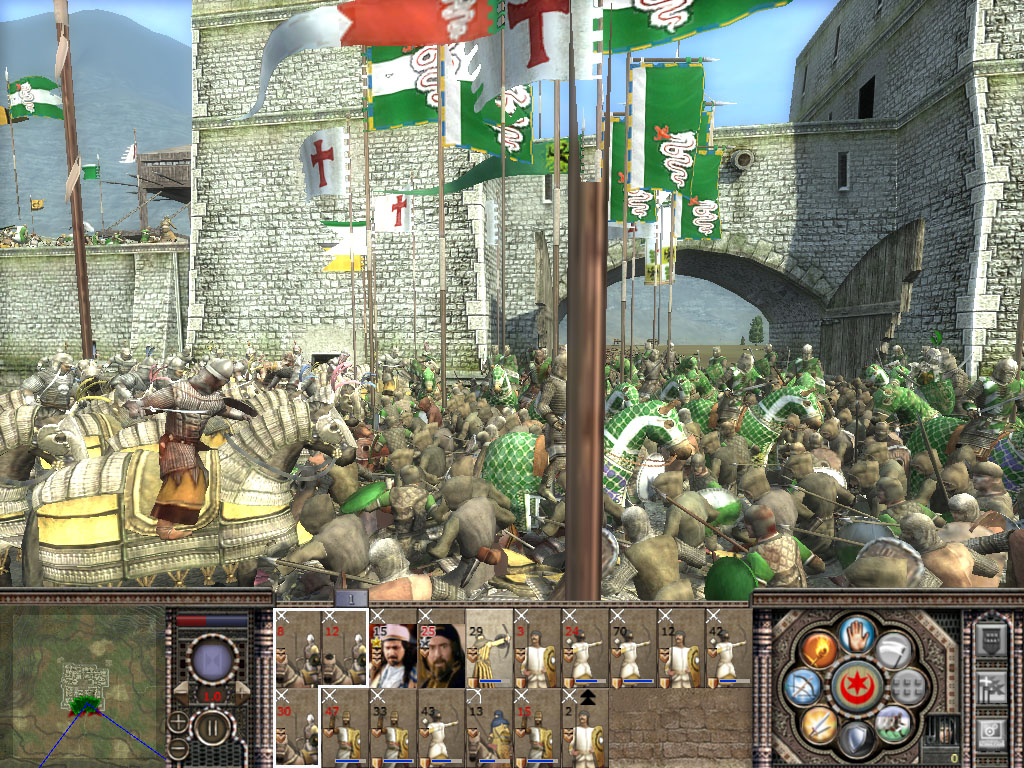Zoom out the minimap with minus button
The width and height of the screenshot is (1024, 768).
(177, 748)
